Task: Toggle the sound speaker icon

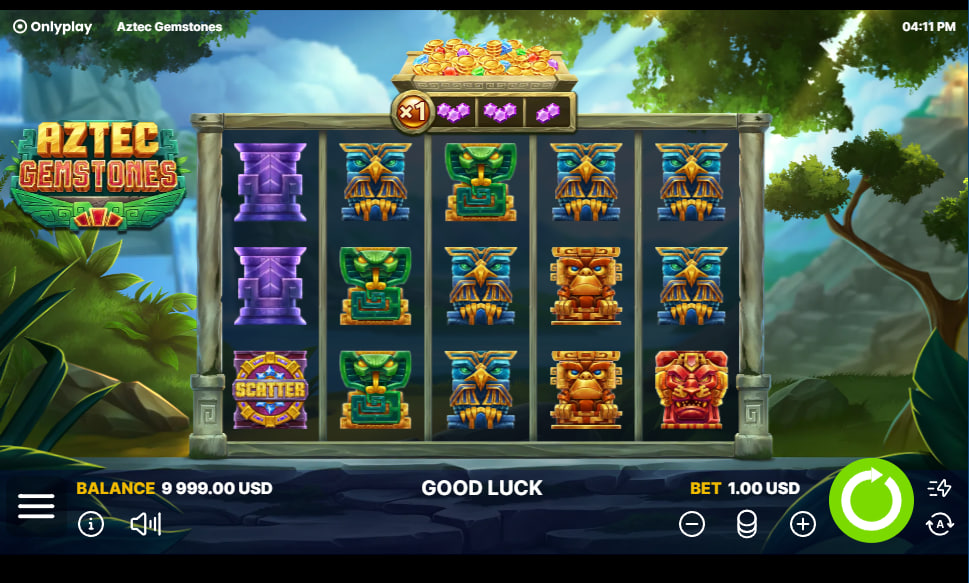Action: (x=146, y=524)
